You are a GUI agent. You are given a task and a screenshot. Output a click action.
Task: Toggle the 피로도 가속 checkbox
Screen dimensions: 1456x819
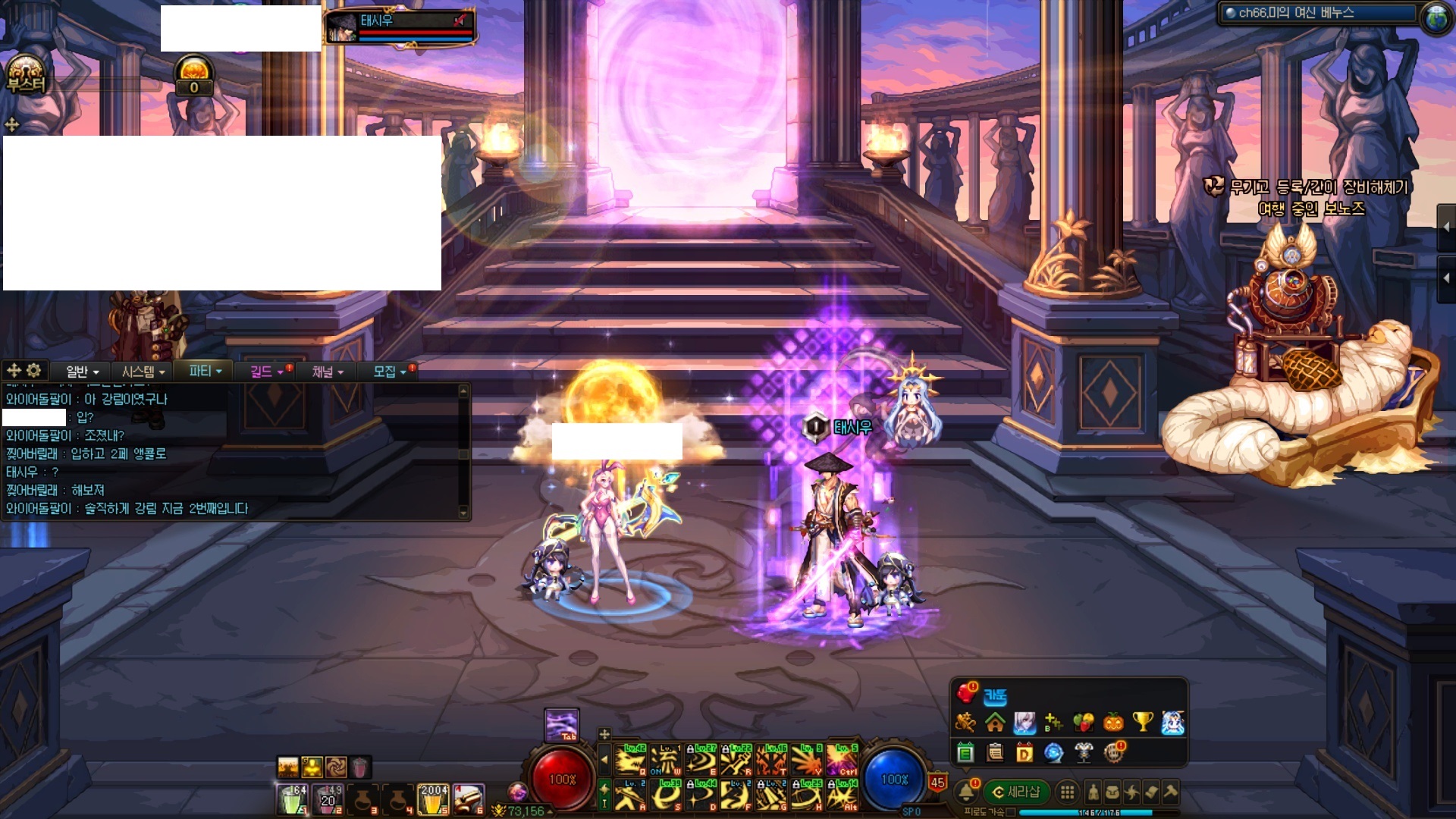click(1010, 812)
